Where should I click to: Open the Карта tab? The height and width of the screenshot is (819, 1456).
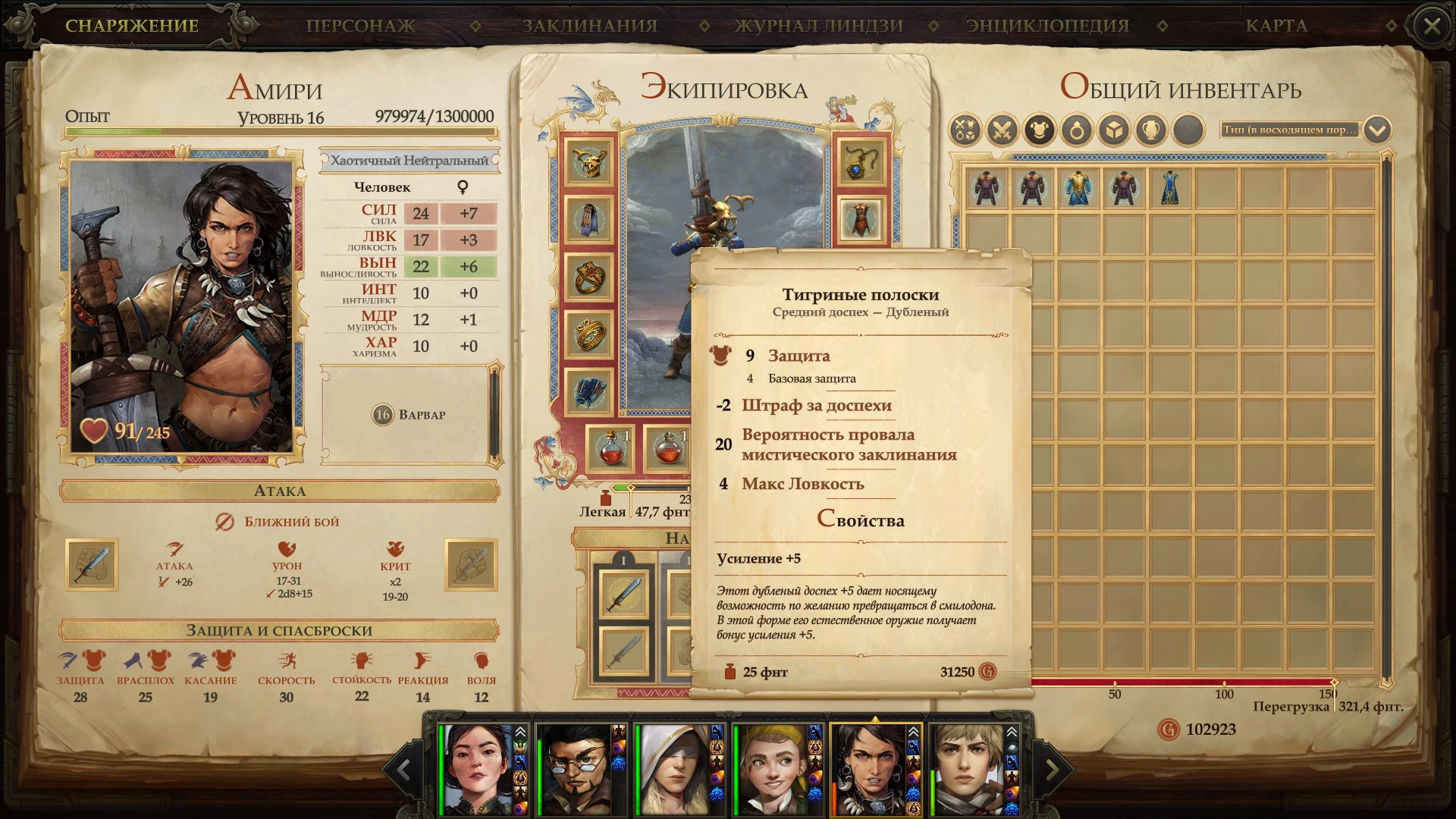pyautogui.click(x=1276, y=26)
